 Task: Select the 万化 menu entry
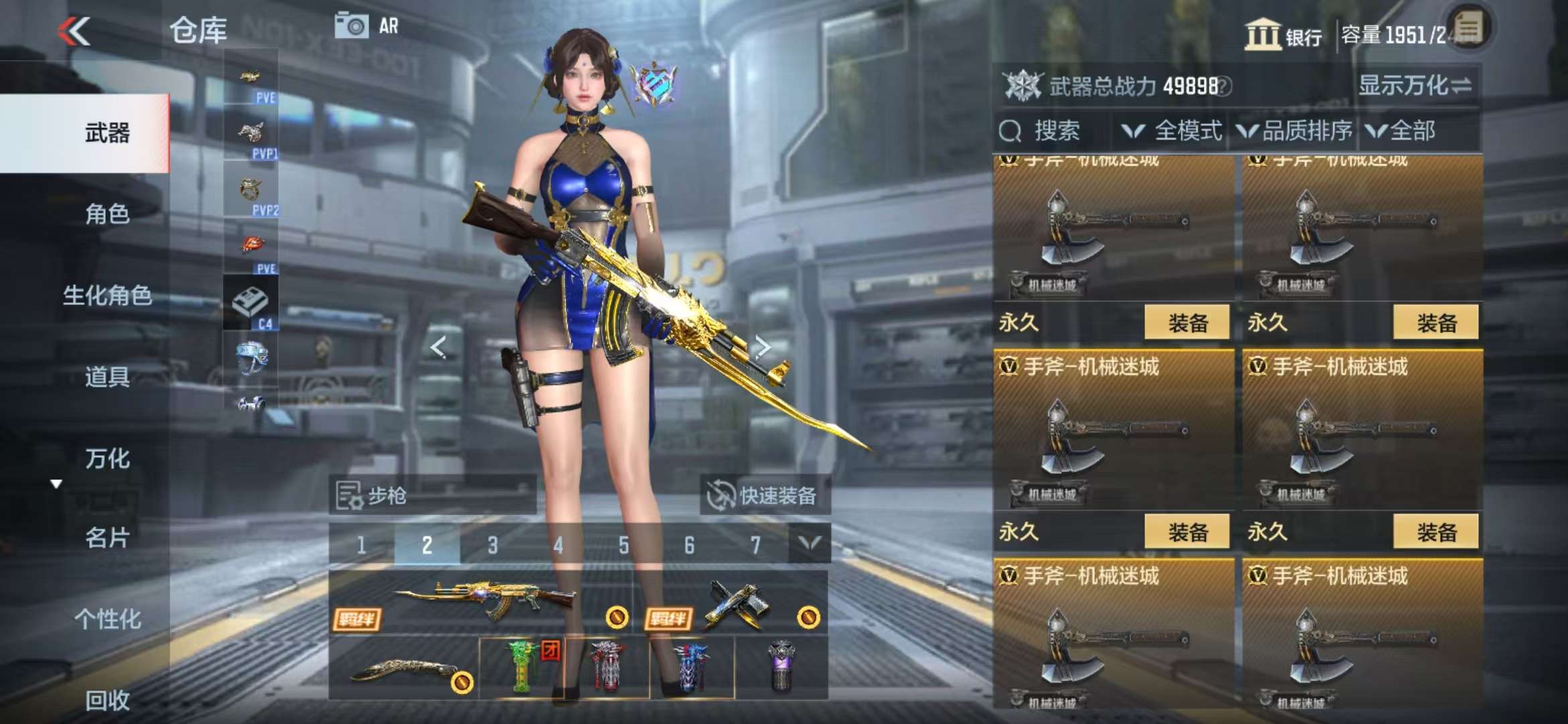[107, 459]
